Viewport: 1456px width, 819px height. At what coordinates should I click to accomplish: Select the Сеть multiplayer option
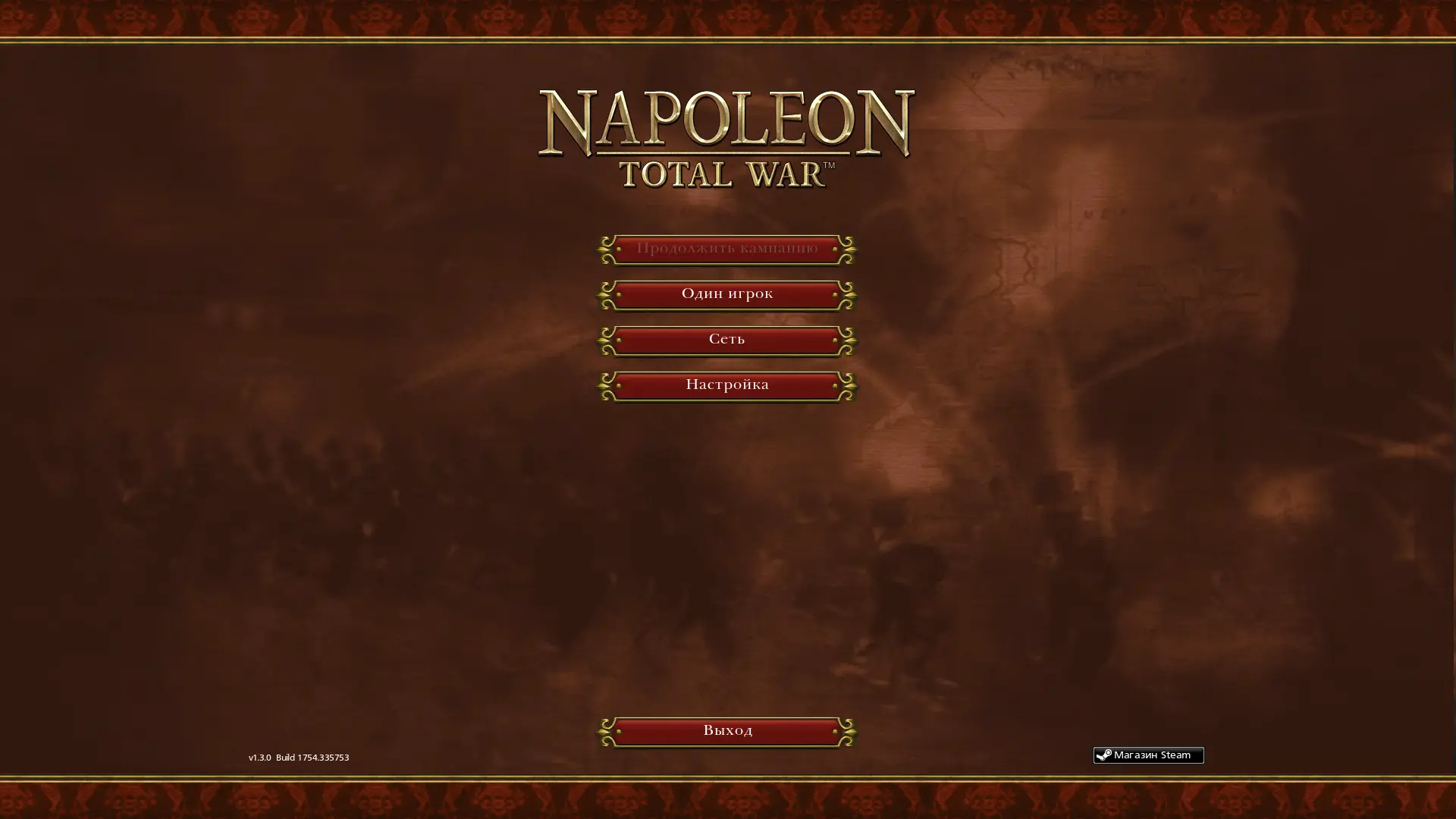(726, 340)
